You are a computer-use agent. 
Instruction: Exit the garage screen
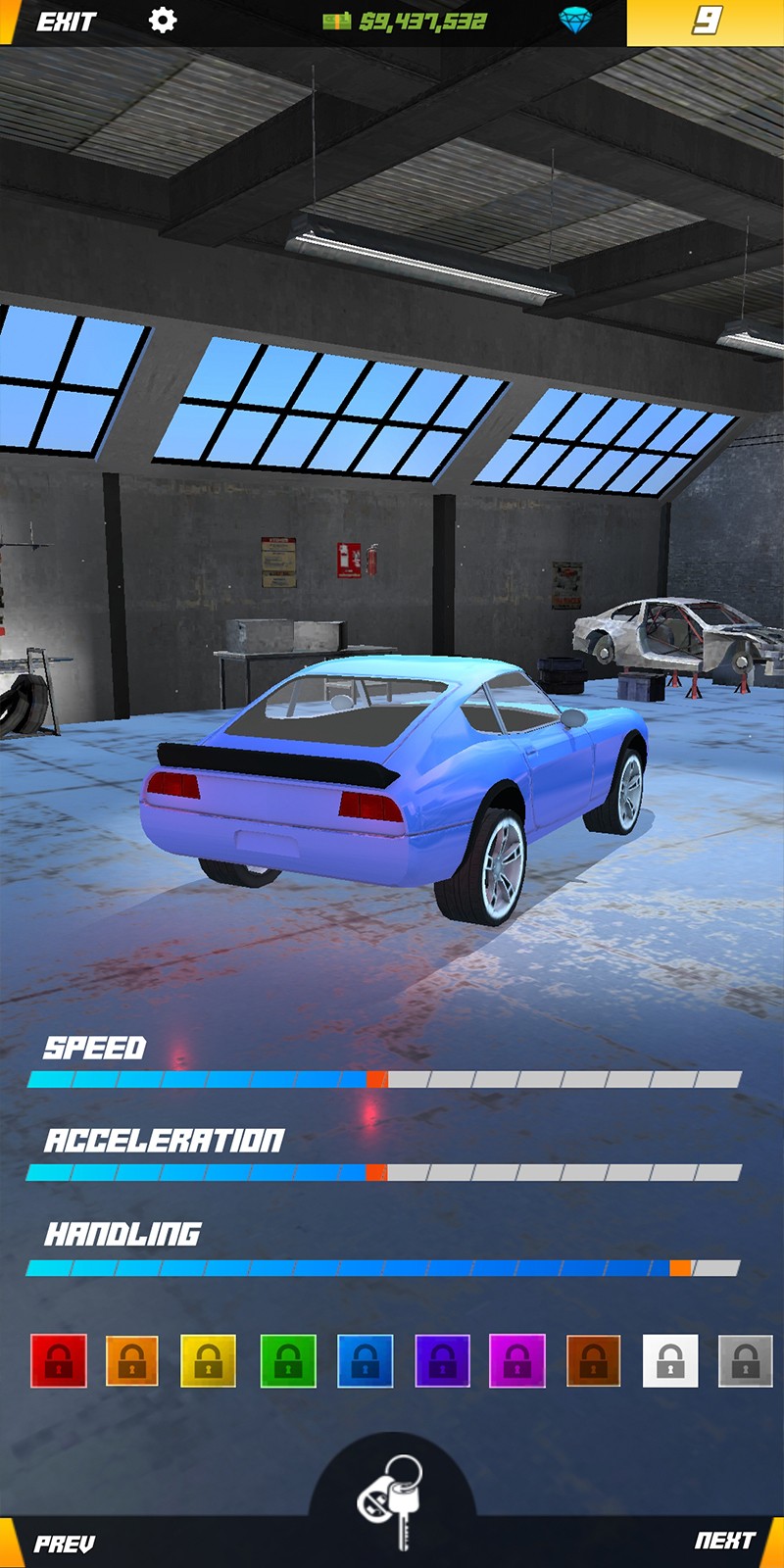[66, 22]
